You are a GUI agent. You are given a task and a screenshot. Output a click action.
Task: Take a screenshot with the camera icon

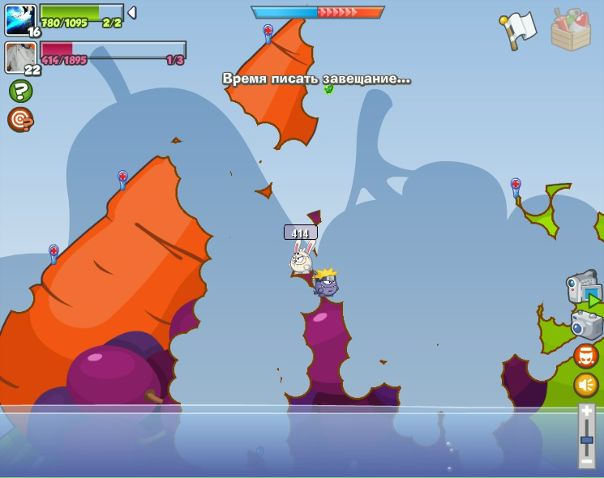tap(586, 324)
